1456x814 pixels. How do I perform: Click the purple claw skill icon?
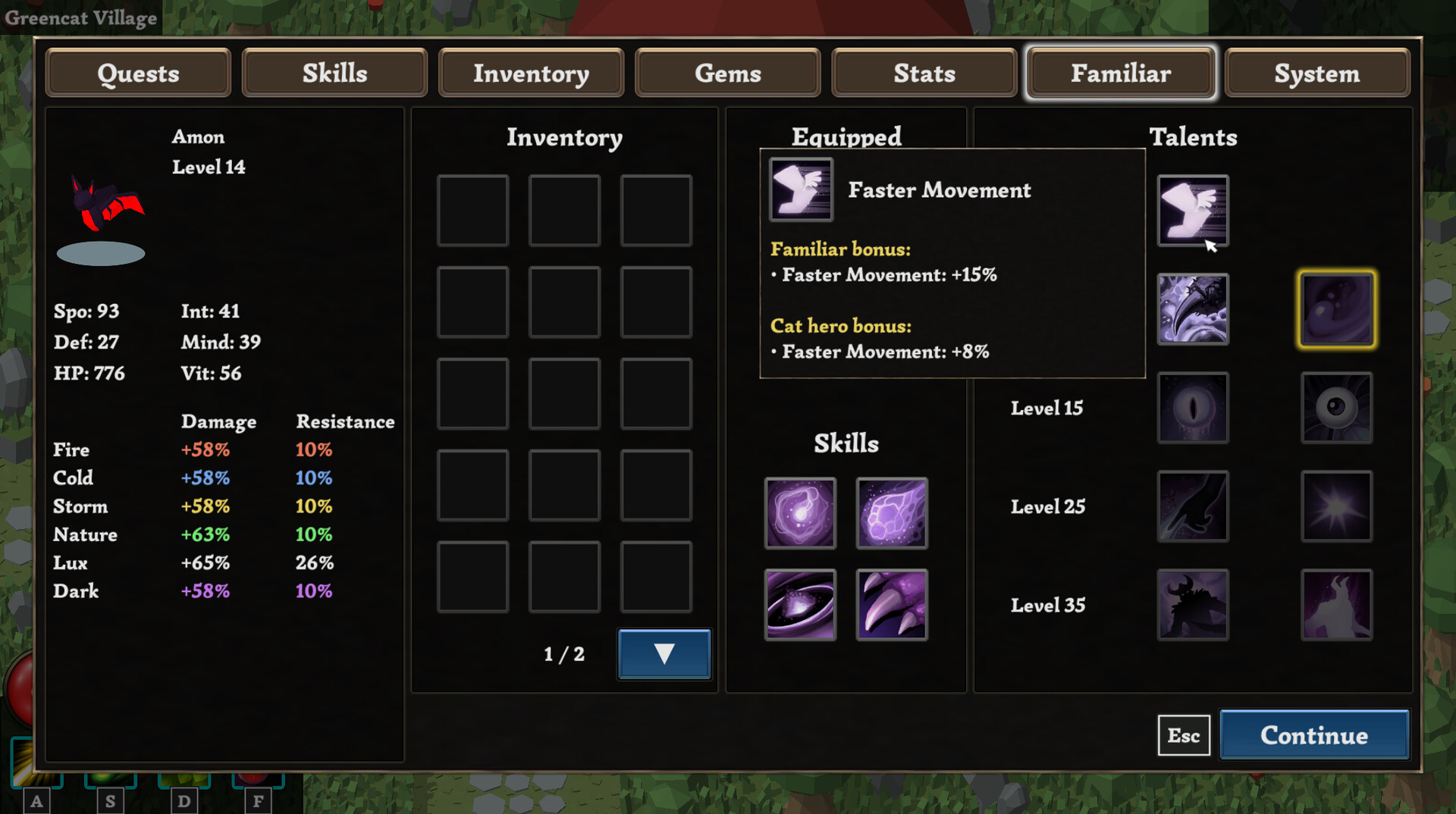[x=892, y=605]
